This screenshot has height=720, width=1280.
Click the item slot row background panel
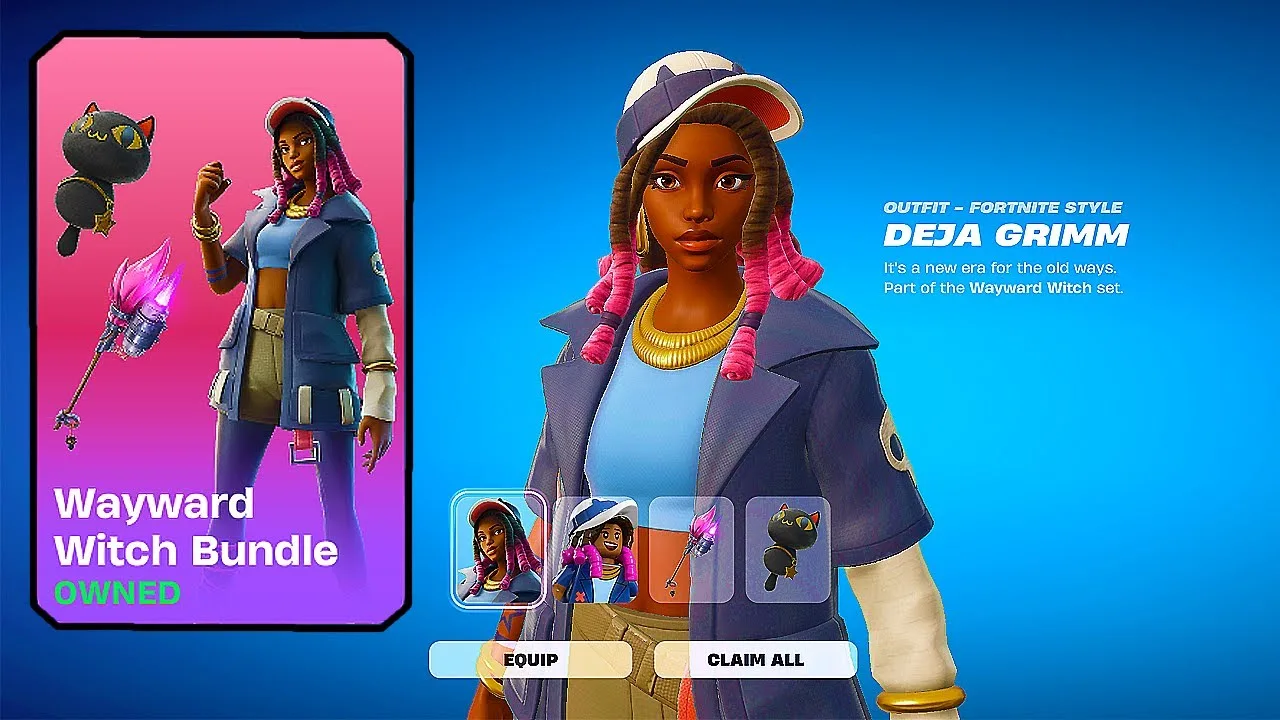[645, 550]
